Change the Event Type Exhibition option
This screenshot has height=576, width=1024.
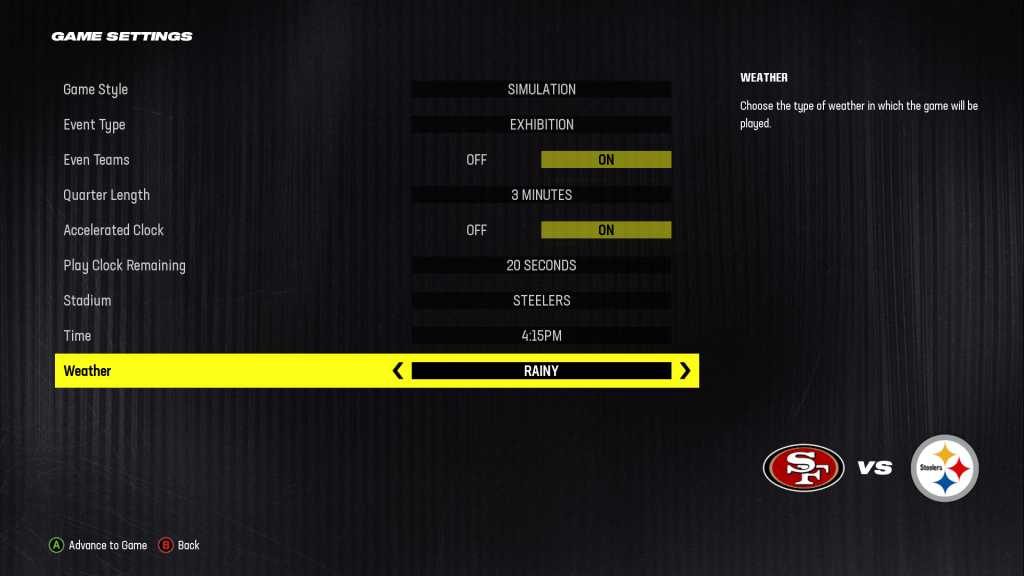(x=541, y=125)
